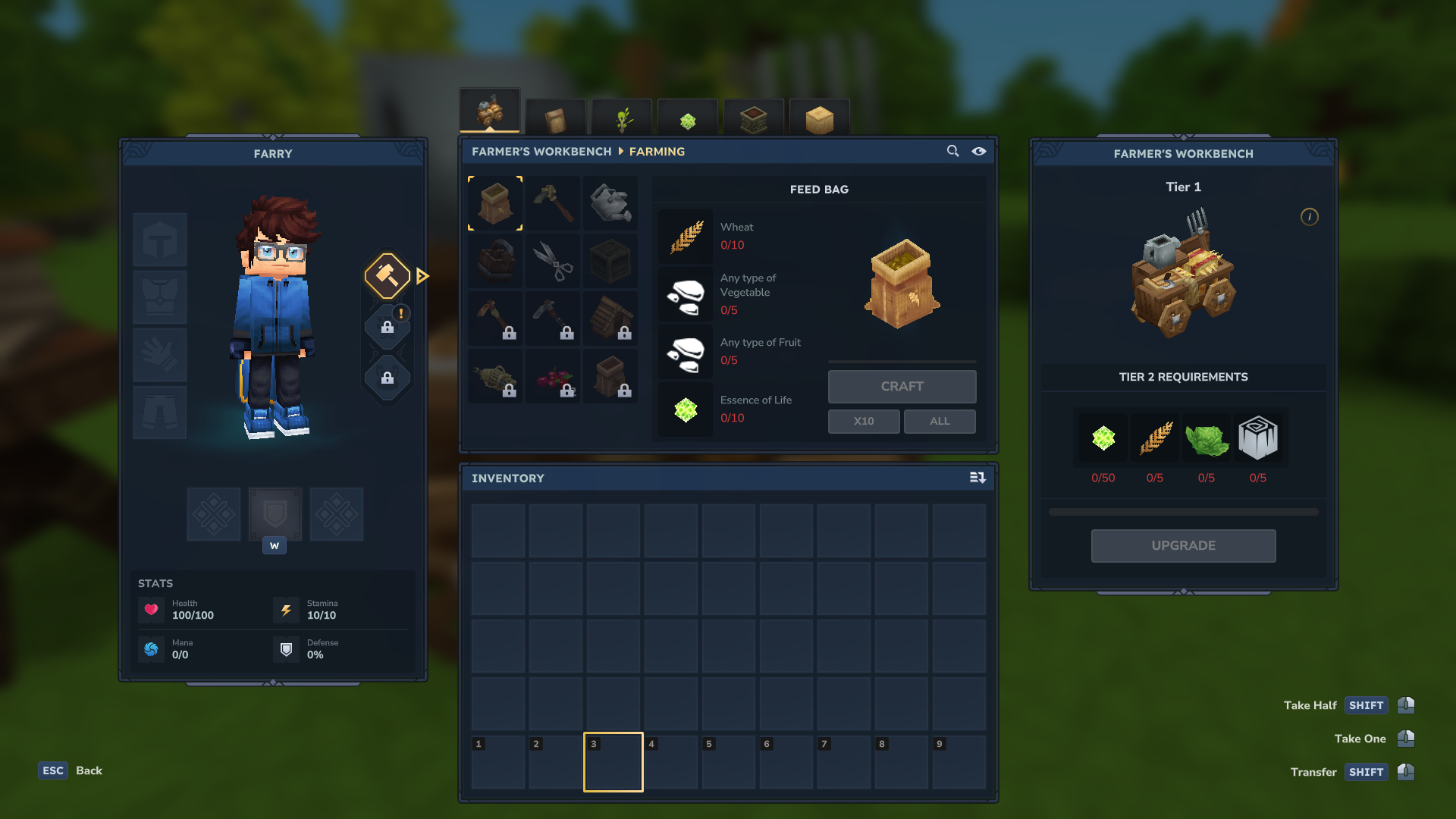The height and width of the screenshot is (819, 1456).
Task: Select the hammer crafting mode icon
Action: pos(388,275)
